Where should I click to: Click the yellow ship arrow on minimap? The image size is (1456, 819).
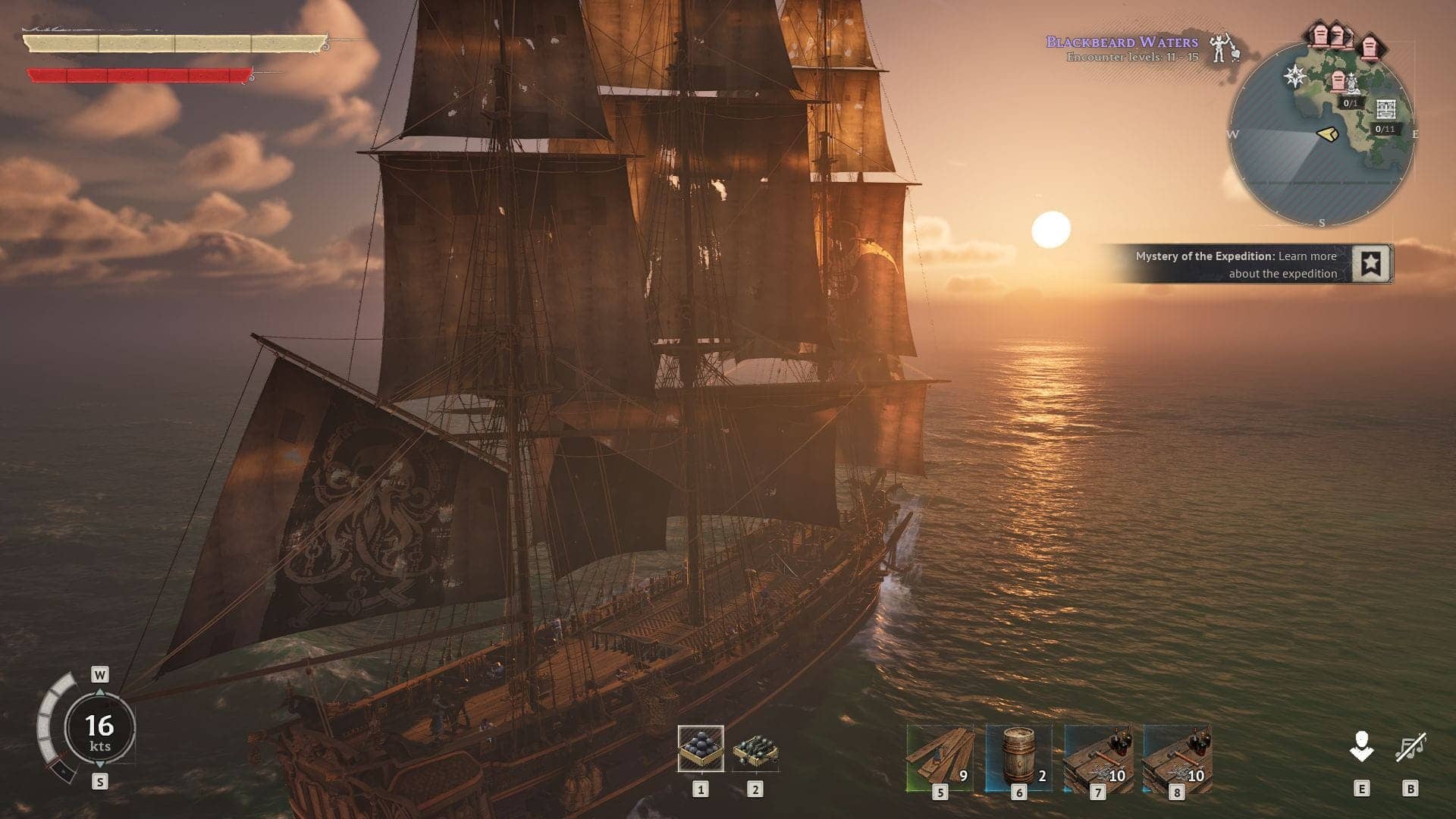point(1327,134)
